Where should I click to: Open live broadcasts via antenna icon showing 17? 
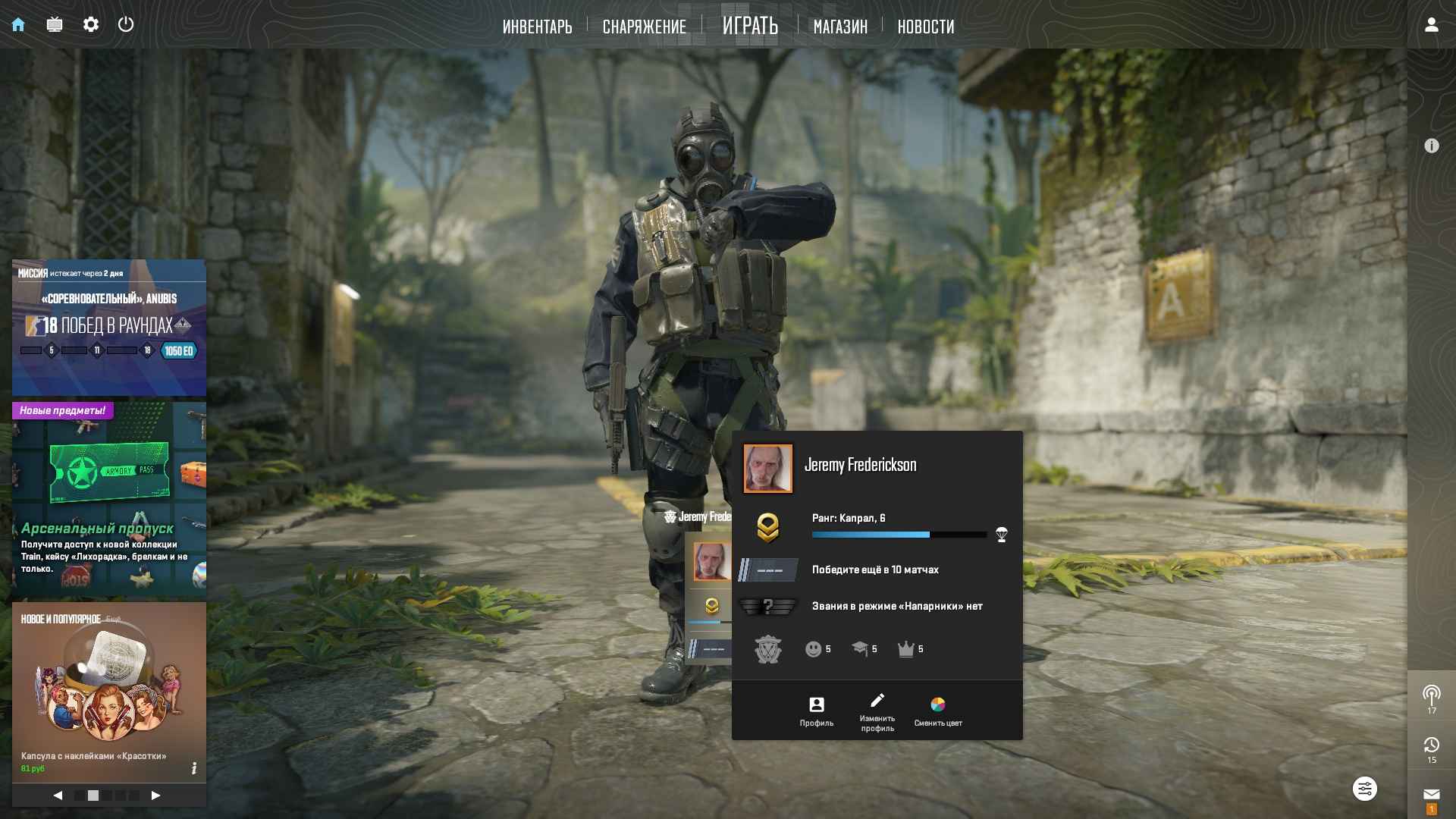pos(1431,694)
